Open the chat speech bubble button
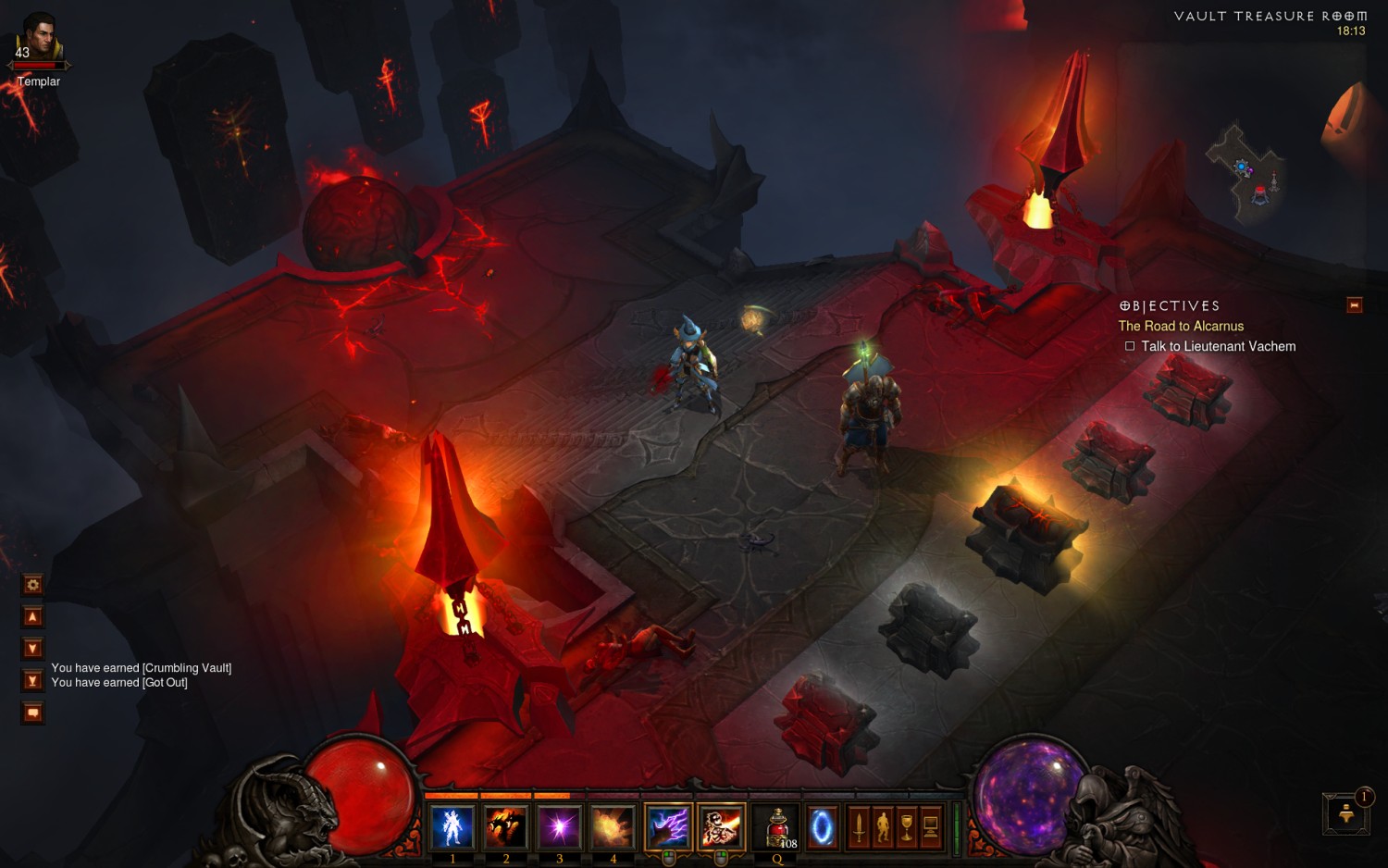 32,713
